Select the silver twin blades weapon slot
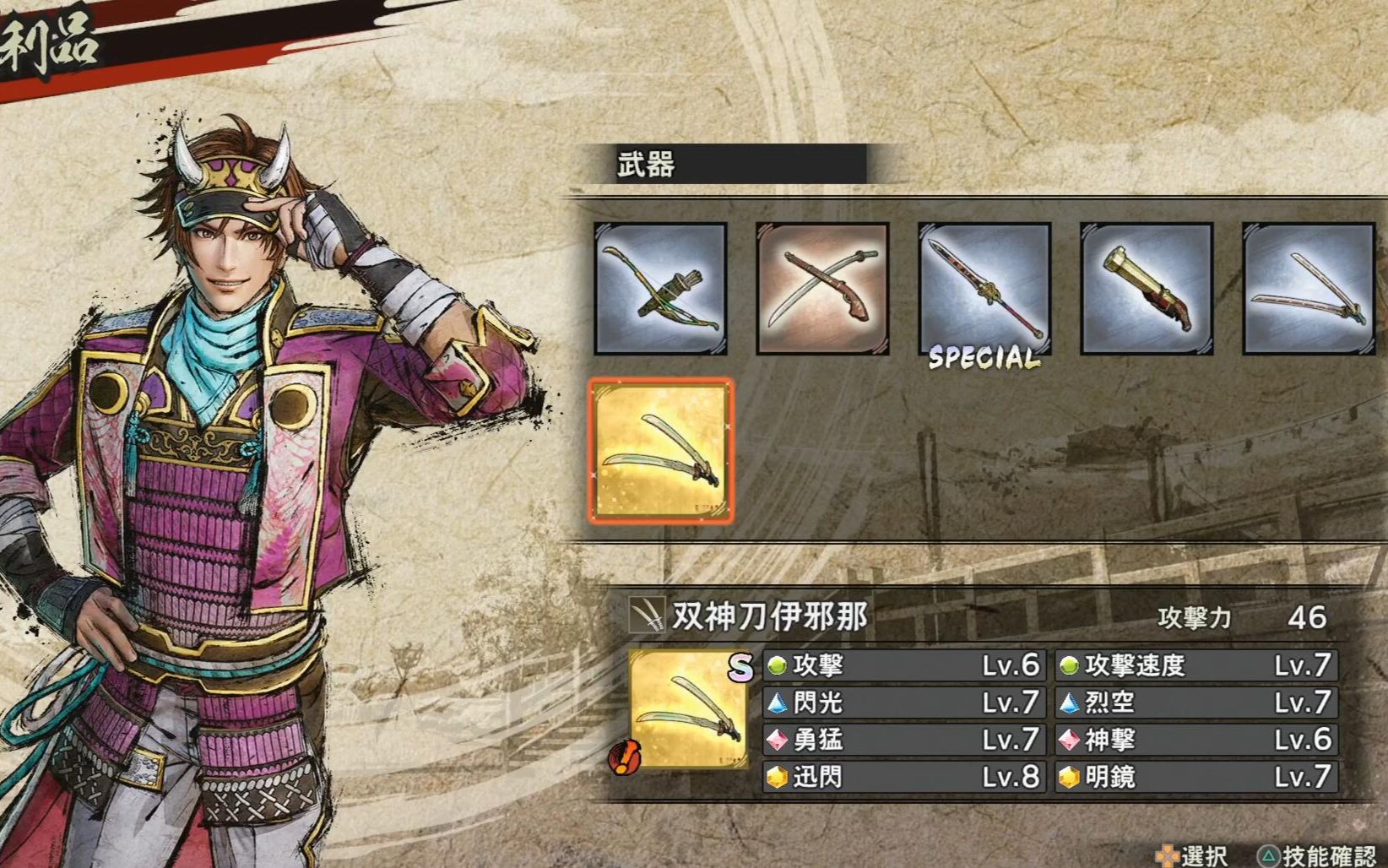 pyautogui.click(x=1309, y=288)
